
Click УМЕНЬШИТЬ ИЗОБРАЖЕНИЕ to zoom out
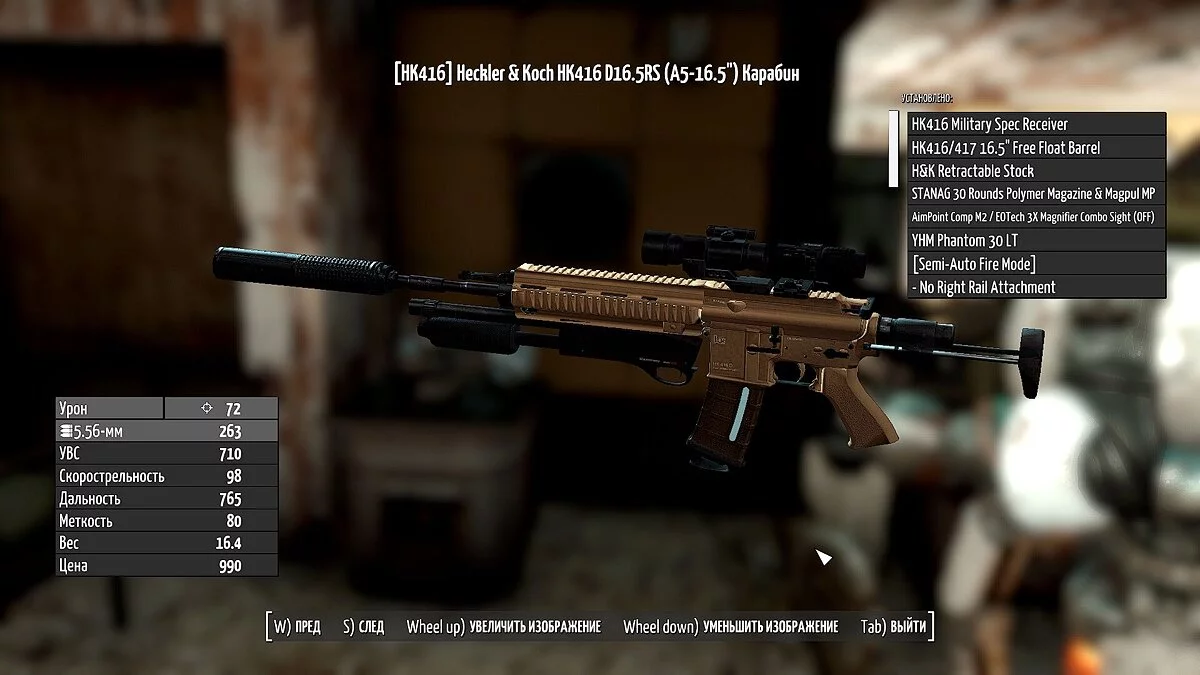(x=730, y=627)
